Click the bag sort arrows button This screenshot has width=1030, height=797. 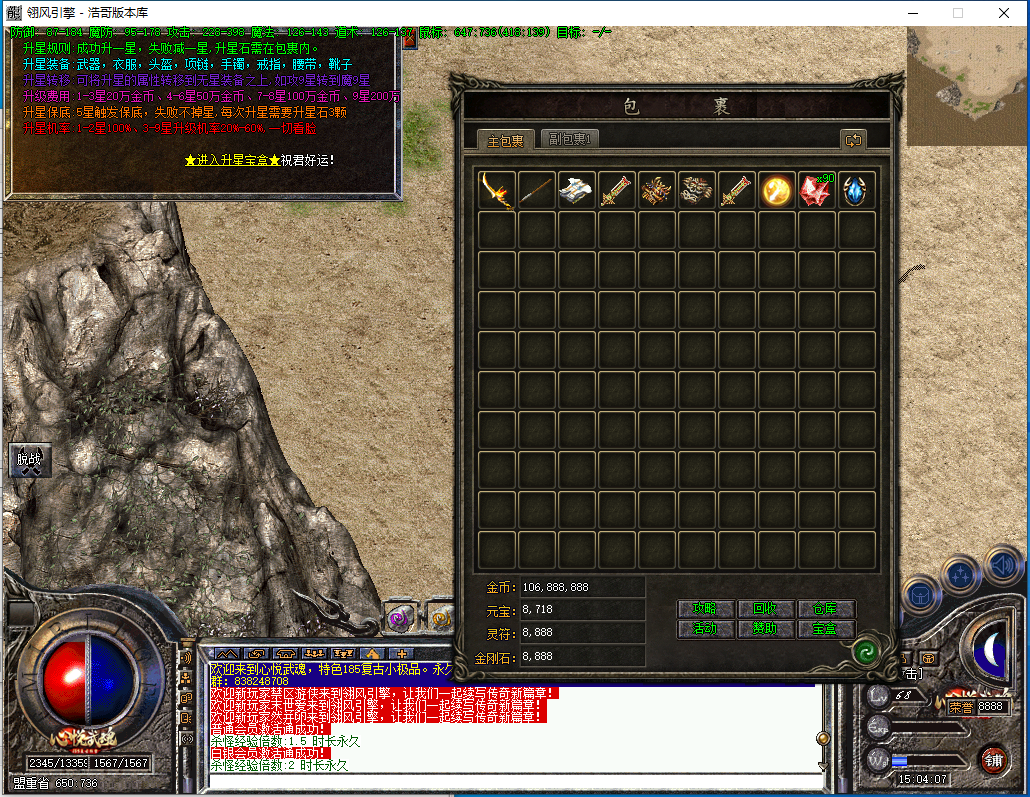click(x=853, y=141)
